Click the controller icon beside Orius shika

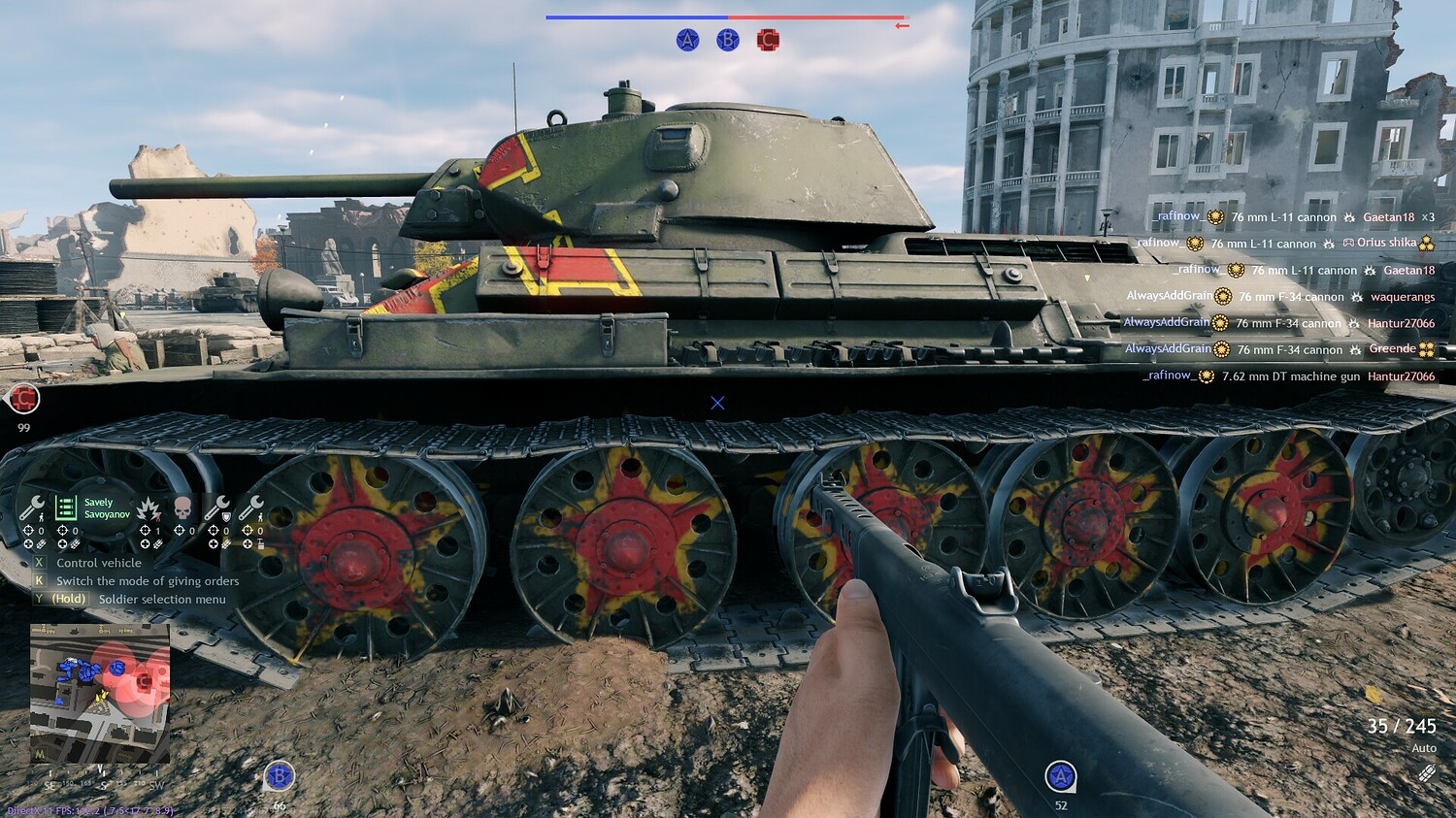(1348, 245)
